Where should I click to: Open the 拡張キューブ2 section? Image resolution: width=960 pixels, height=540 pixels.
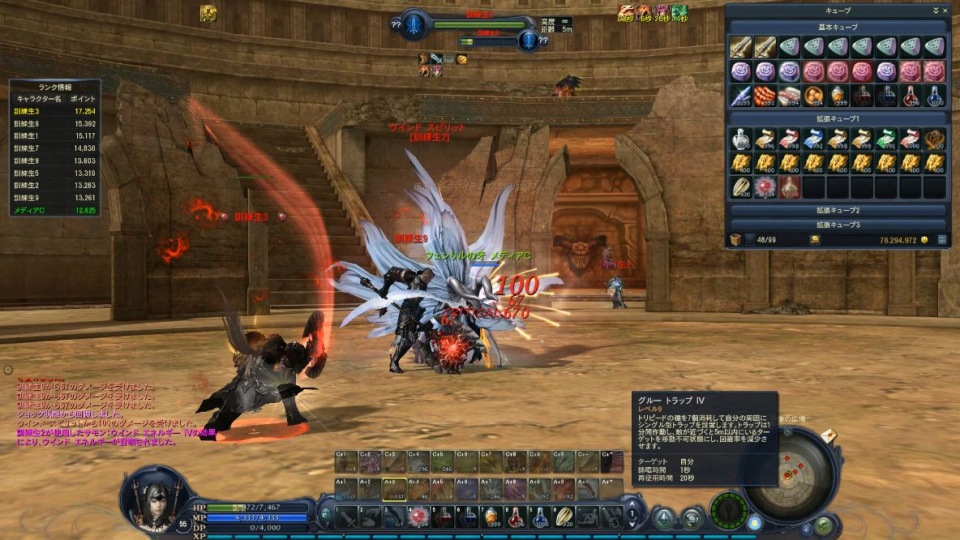tap(838, 211)
